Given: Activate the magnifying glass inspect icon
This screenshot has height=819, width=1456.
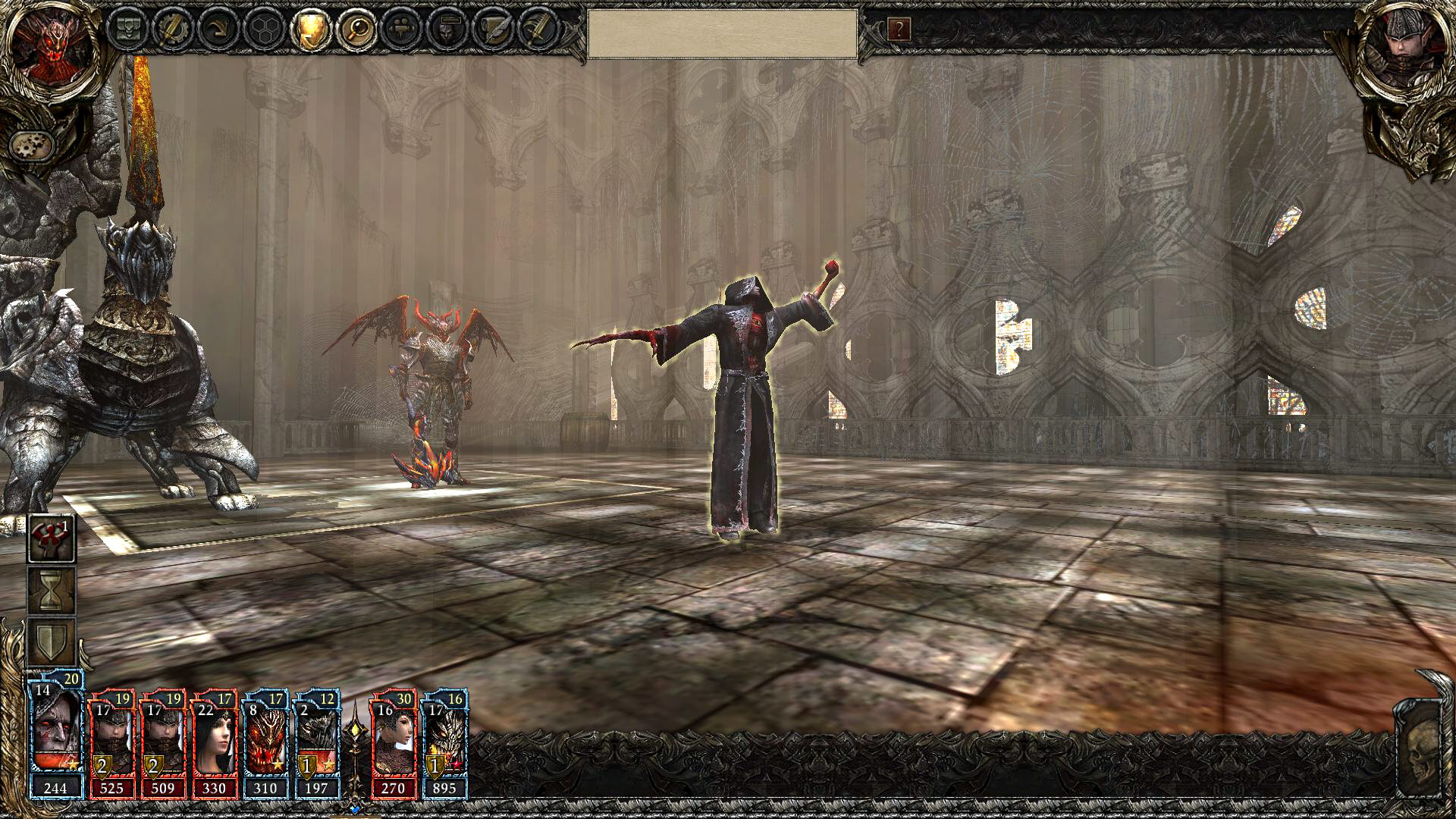Looking at the screenshot, I should click(357, 30).
